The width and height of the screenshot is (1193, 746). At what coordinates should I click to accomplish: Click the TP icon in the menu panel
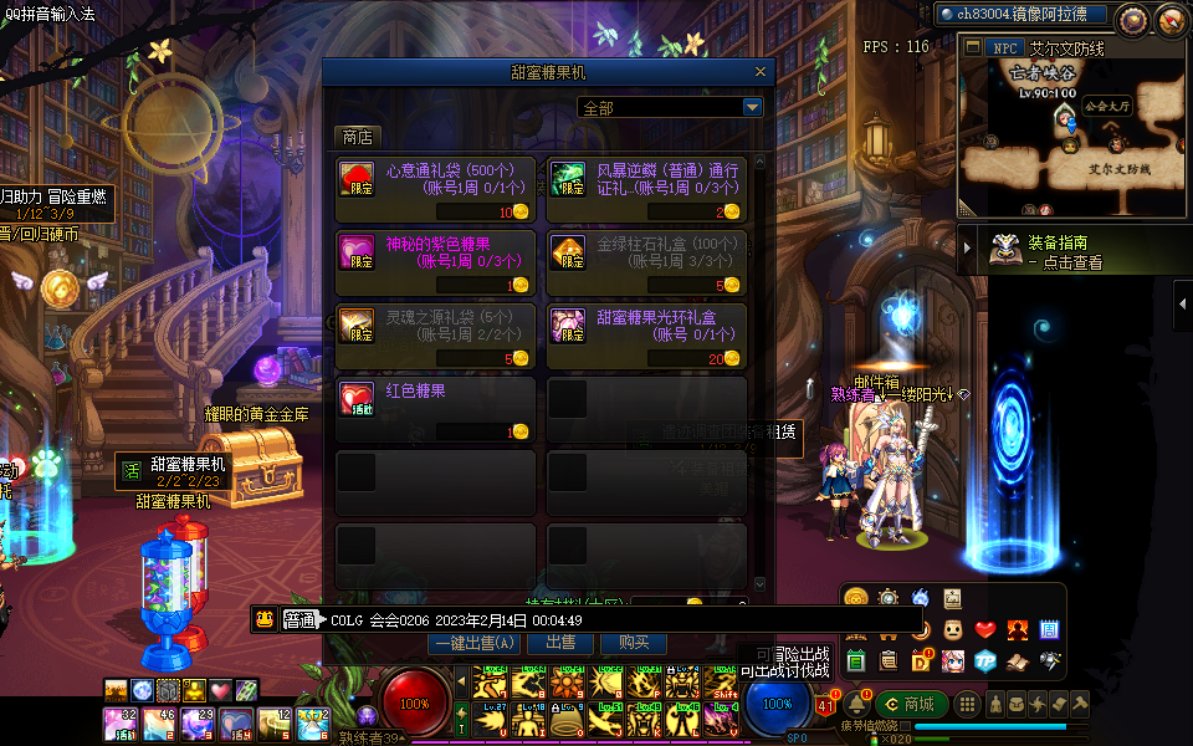[x=986, y=661]
